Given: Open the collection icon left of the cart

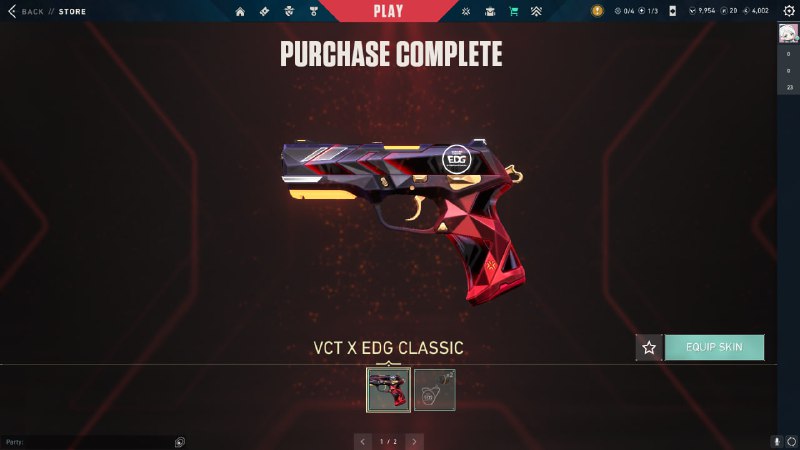Looking at the screenshot, I should coord(490,11).
